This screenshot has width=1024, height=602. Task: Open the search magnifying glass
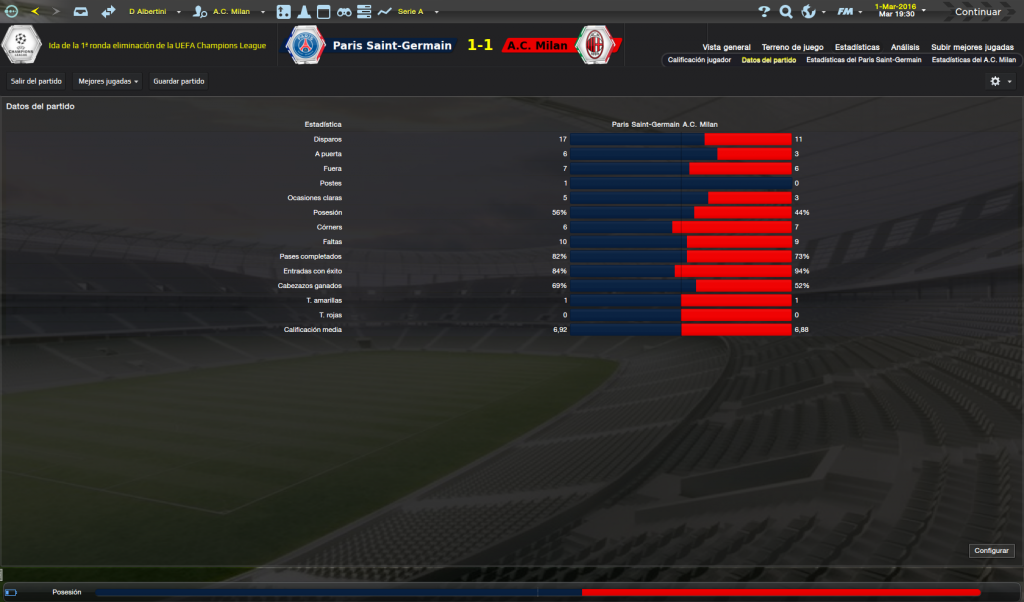pos(786,12)
